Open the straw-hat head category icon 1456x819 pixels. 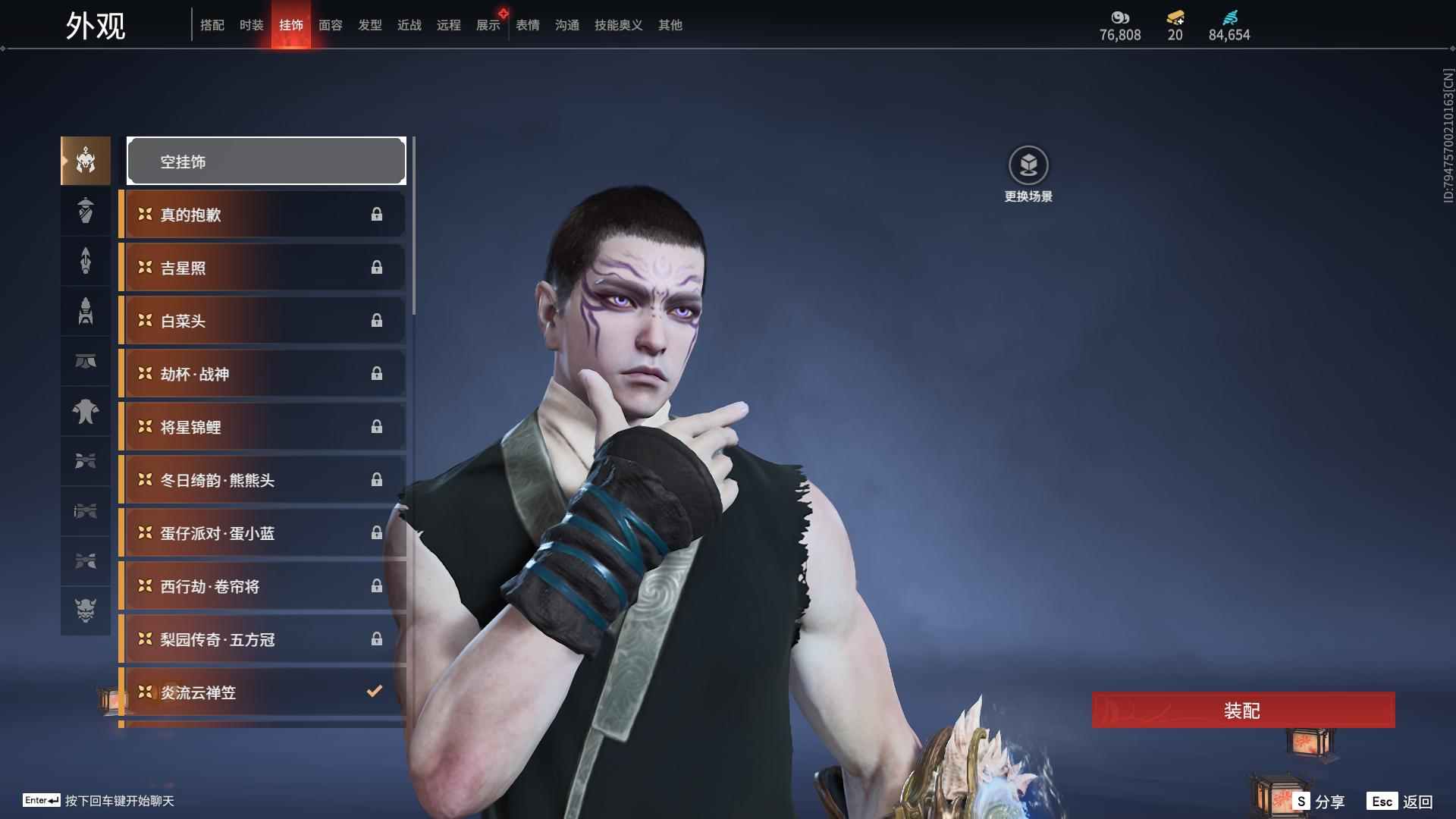click(x=86, y=211)
